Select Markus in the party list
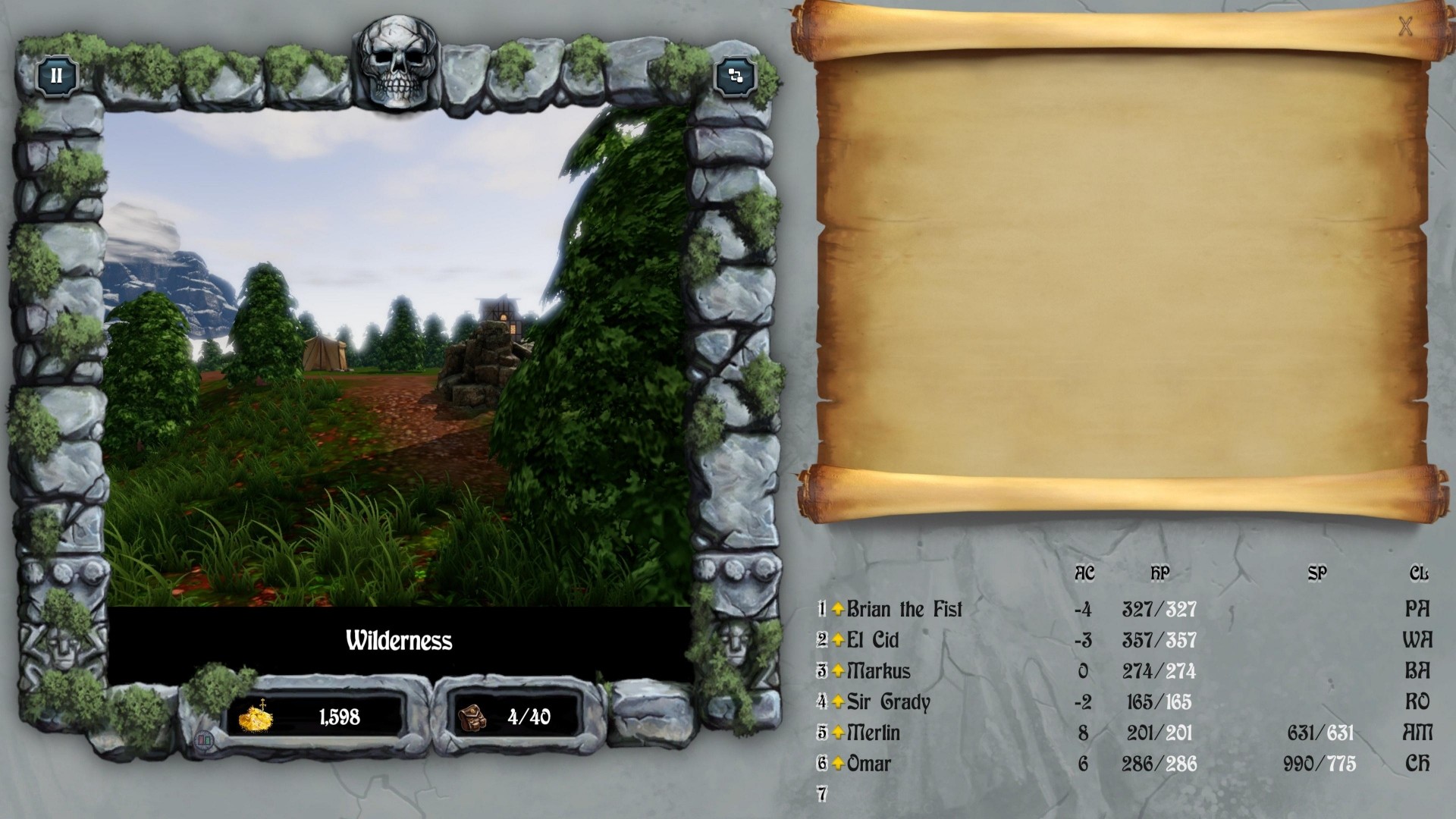1456x819 pixels. point(878,671)
